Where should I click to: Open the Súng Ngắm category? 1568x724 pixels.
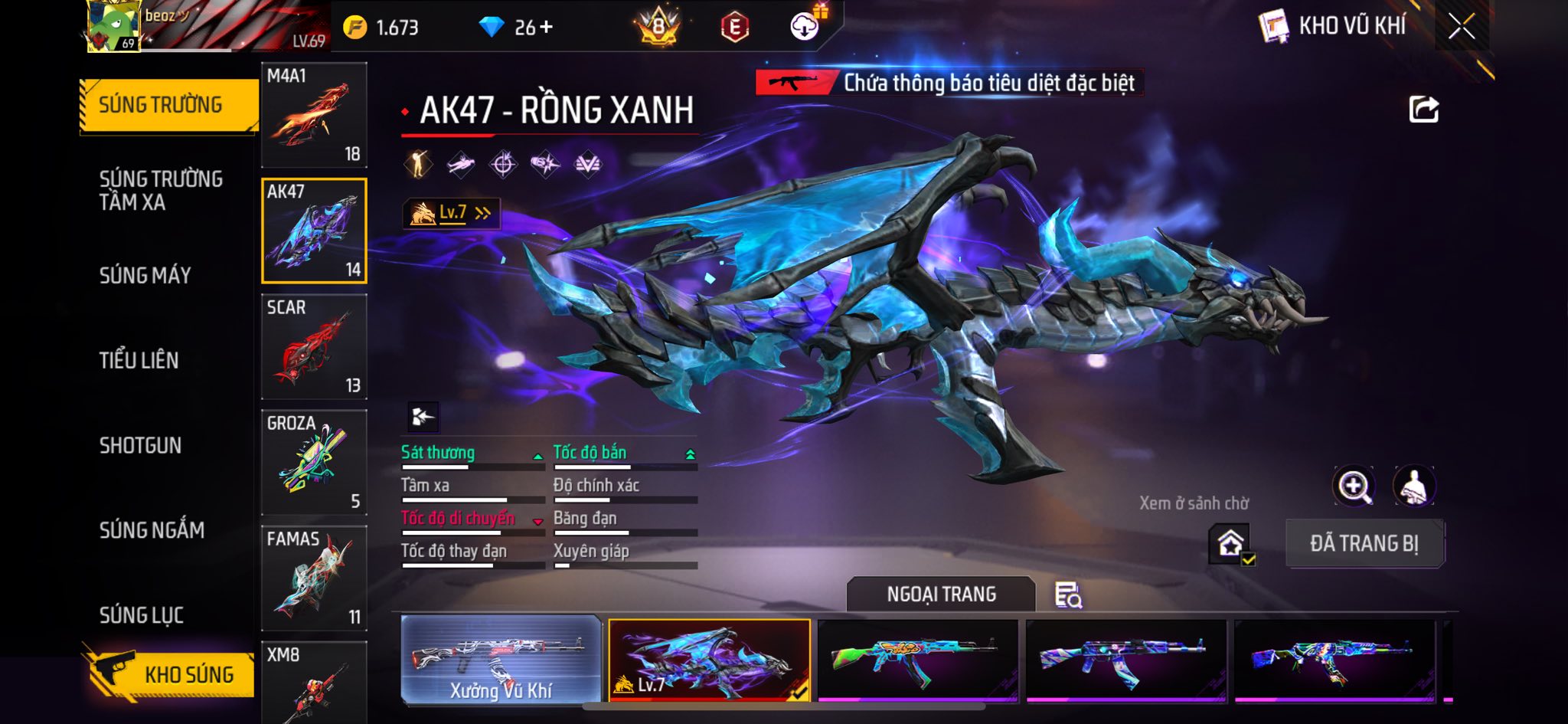tap(152, 530)
